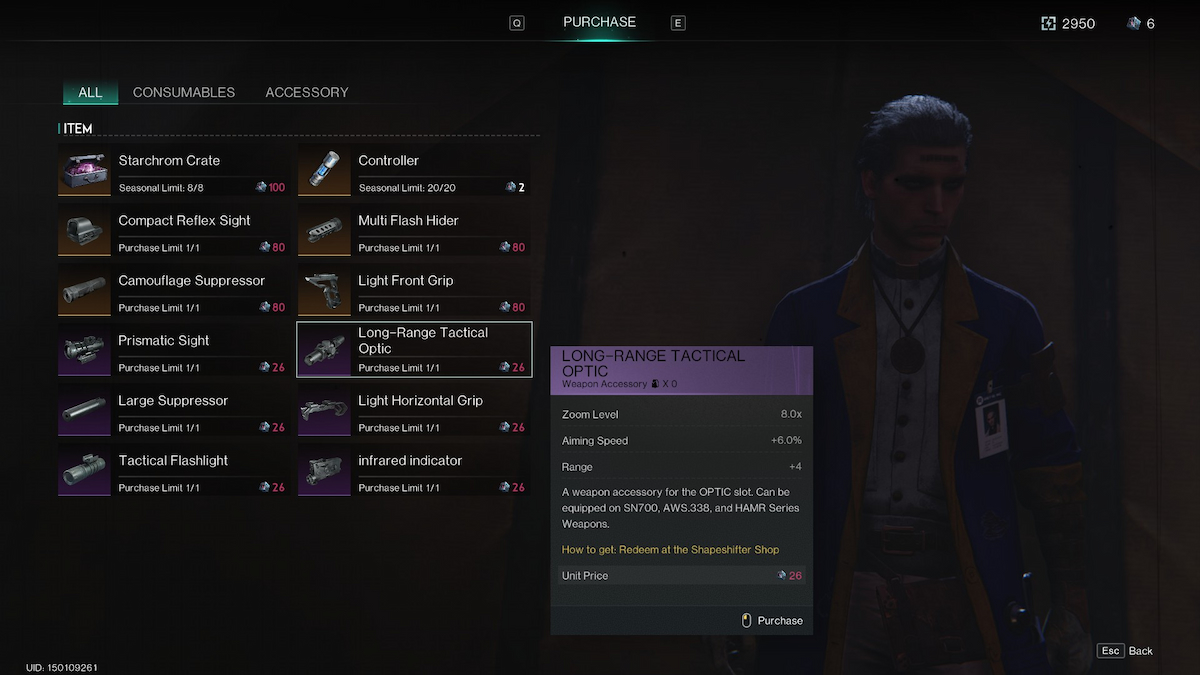Choose the Controller item
Image resolution: width=1200 pixels, height=675 pixels.
coord(413,171)
